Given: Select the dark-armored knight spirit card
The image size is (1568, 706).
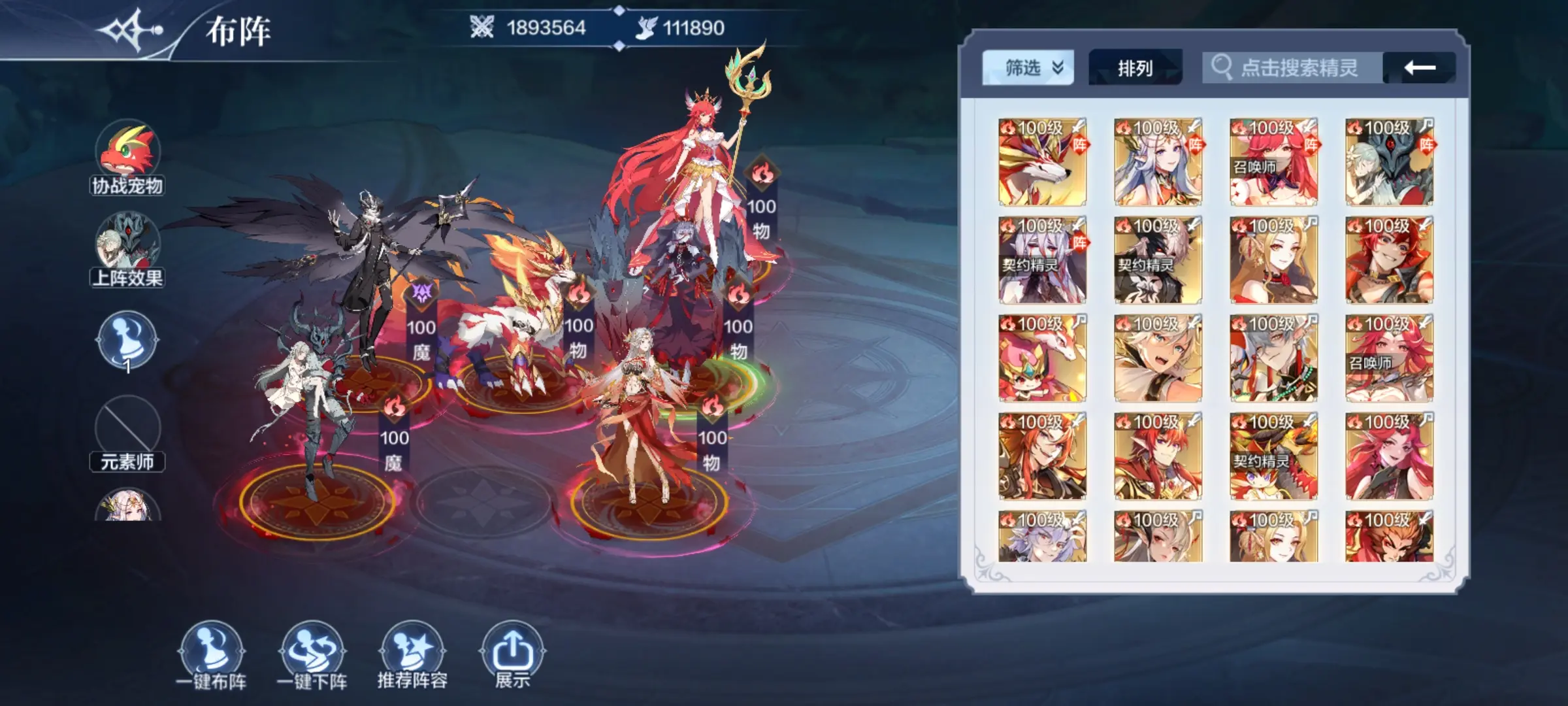Looking at the screenshot, I should pyautogui.click(x=1389, y=162).
